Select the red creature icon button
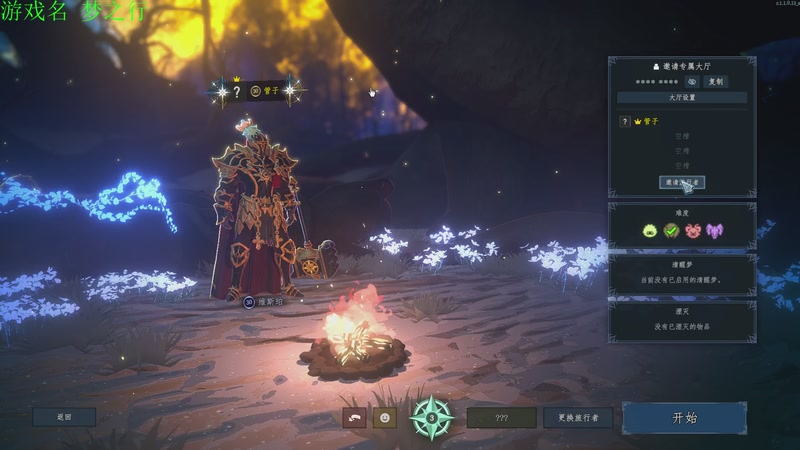This screenshot has height=450, width=800. pyautogui.click(x=353, y=417)
